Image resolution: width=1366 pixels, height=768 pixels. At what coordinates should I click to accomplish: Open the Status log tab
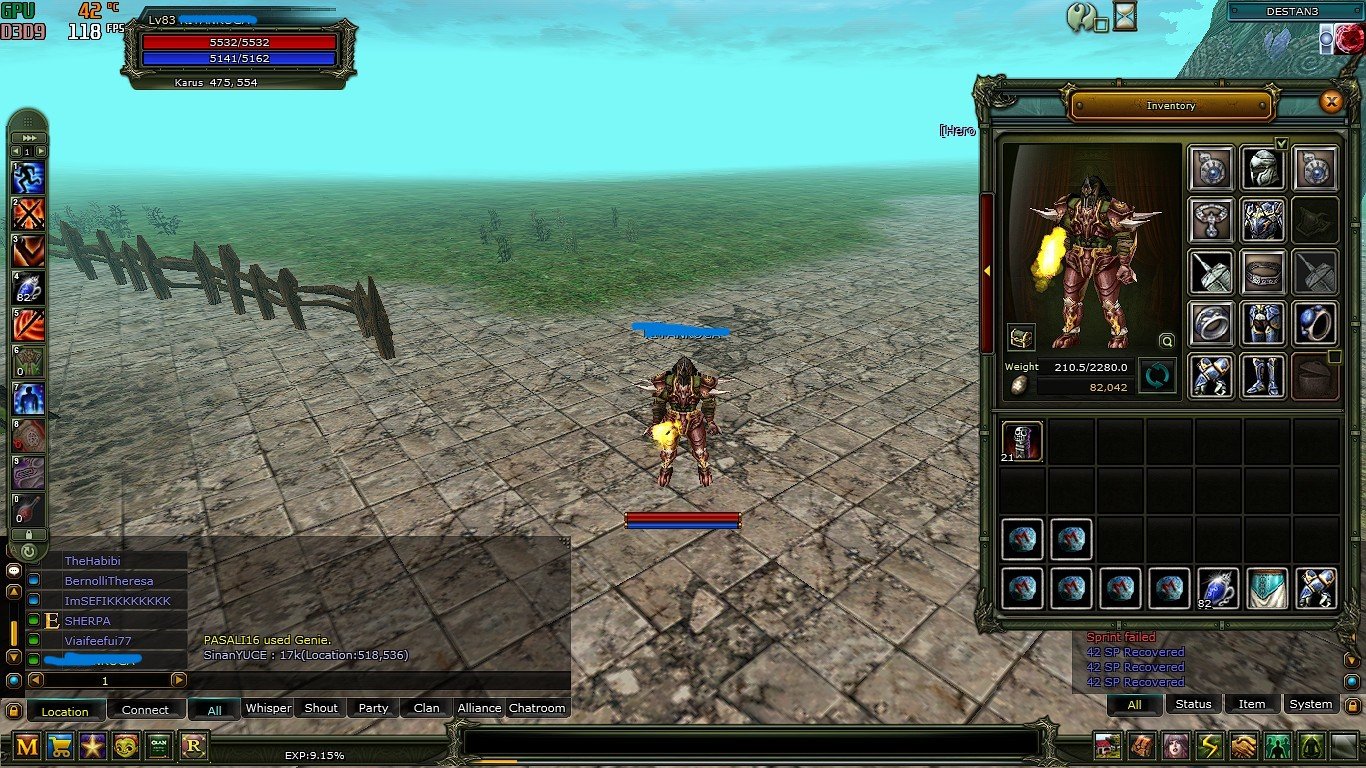(x=1193, y=704)
